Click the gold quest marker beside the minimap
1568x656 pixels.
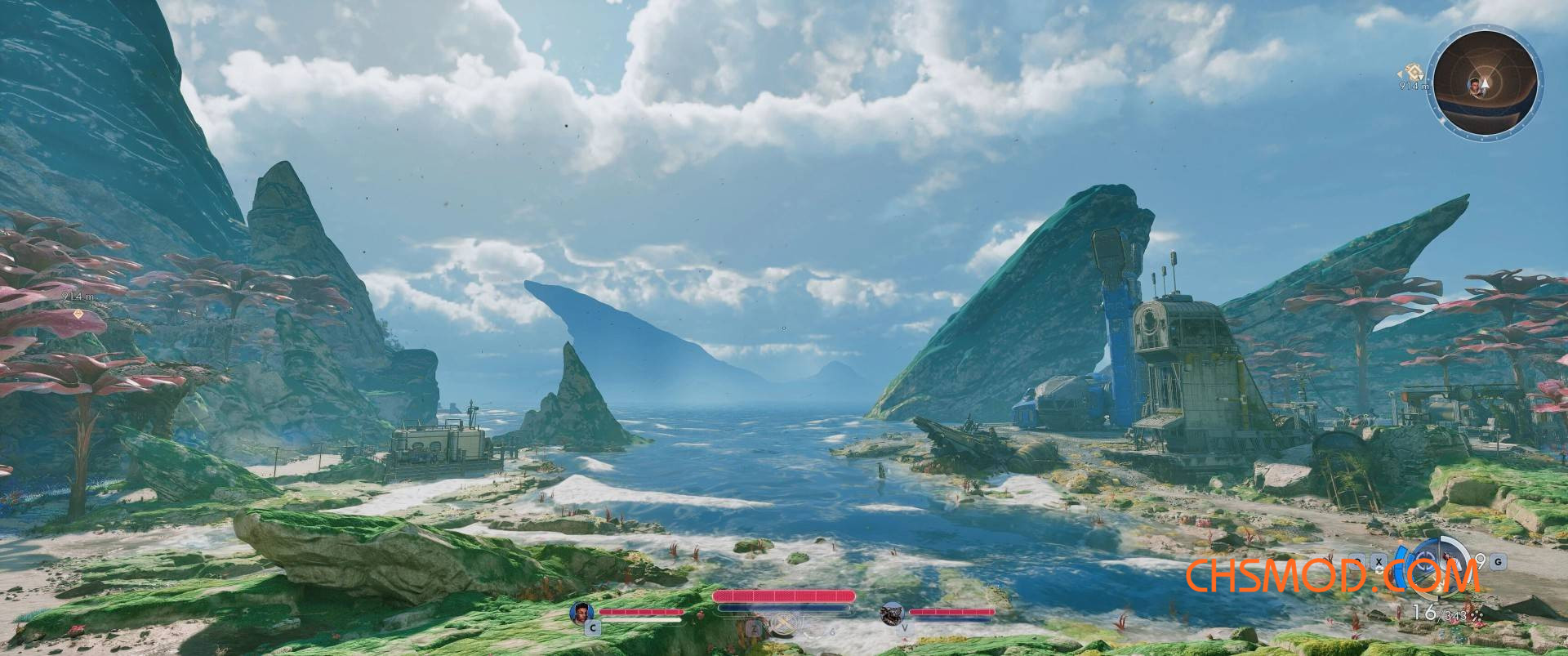tap(1414, 72)
